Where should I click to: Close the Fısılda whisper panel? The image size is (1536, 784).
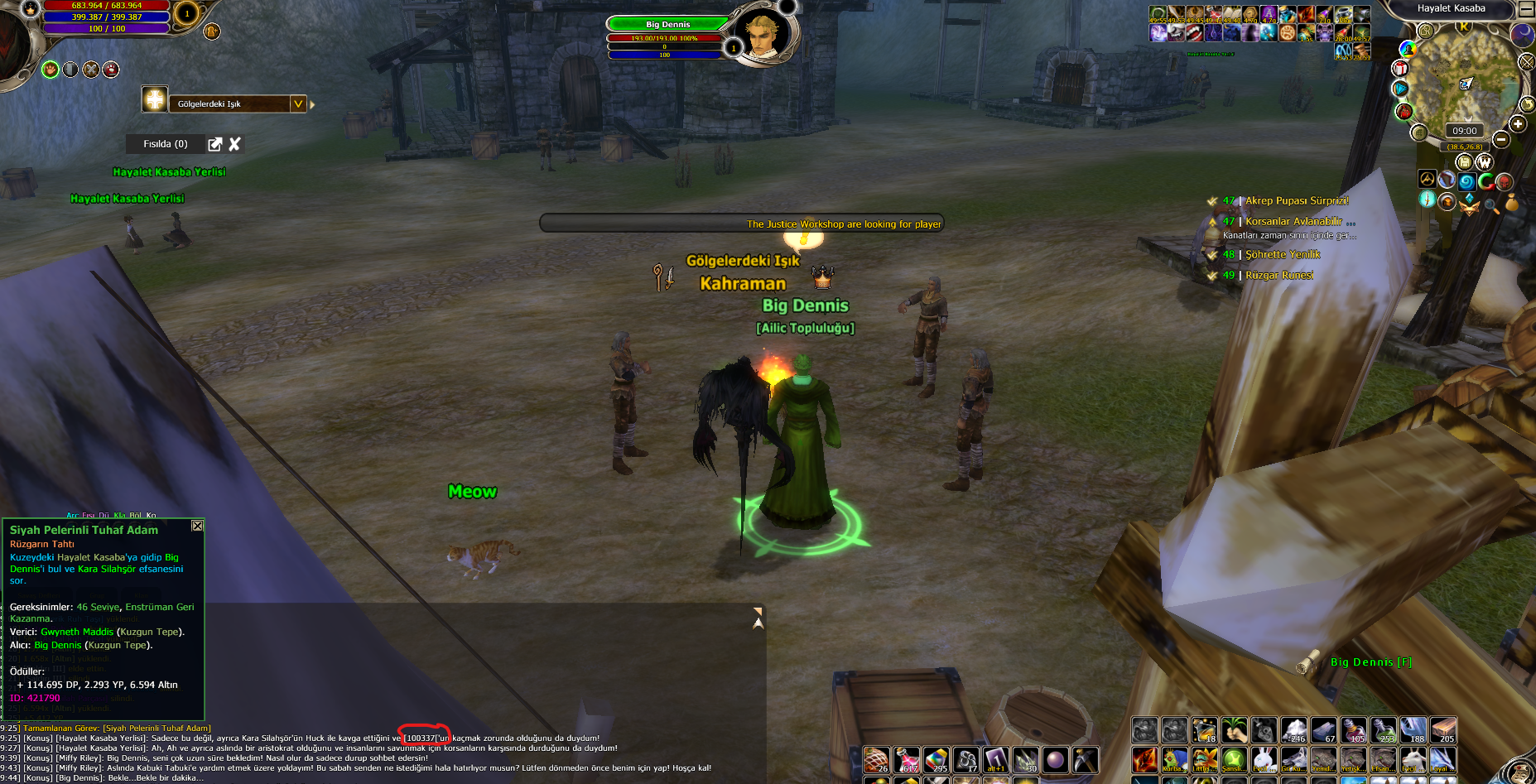[234, 144]
